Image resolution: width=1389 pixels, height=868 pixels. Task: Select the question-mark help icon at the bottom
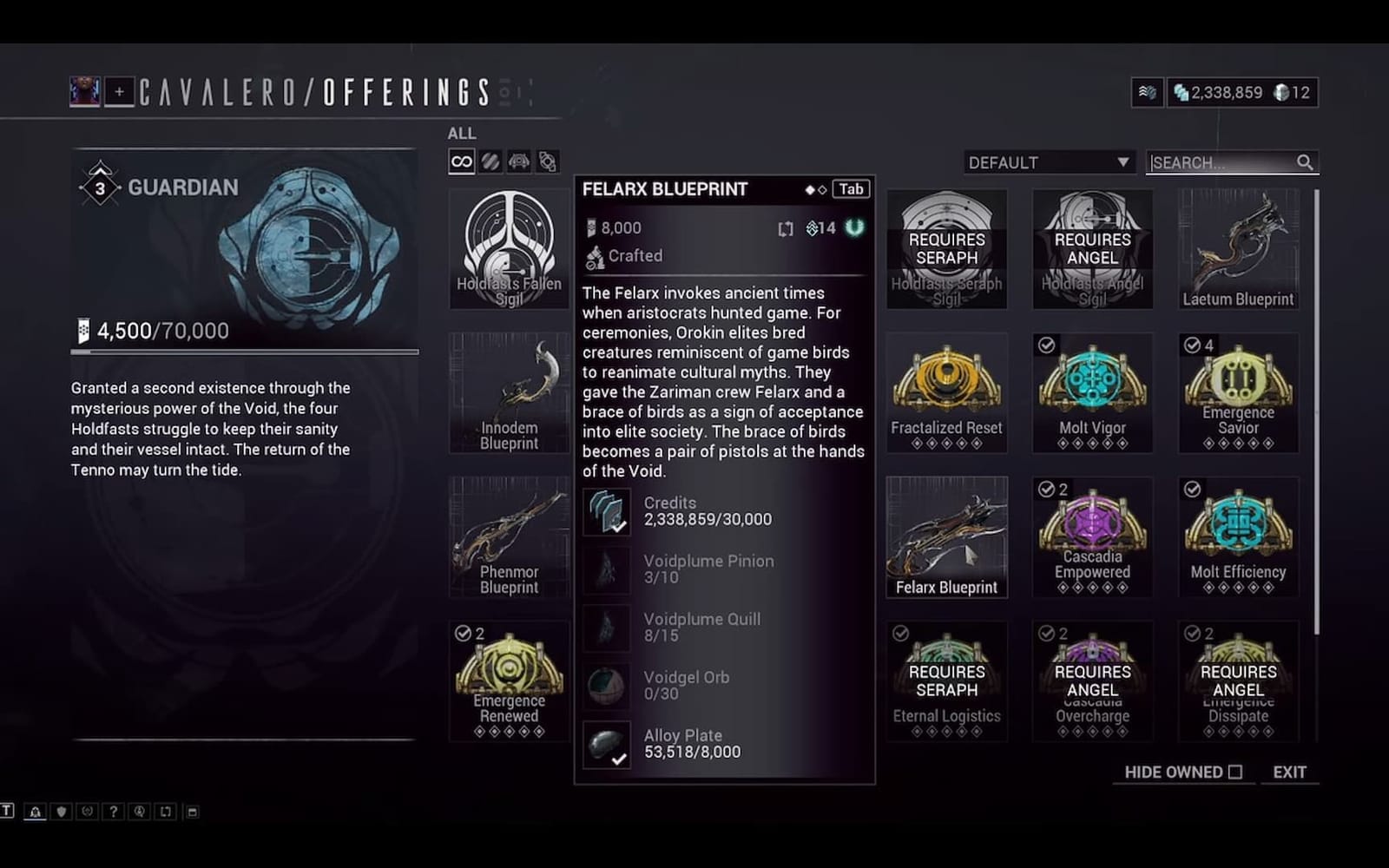point(114,812)
